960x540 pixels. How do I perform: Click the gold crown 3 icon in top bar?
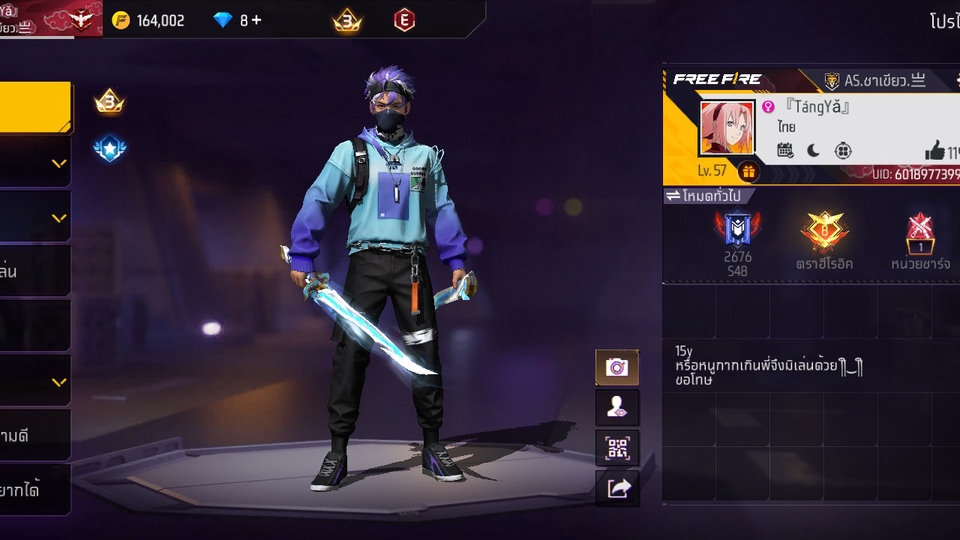tap(347, 20)
